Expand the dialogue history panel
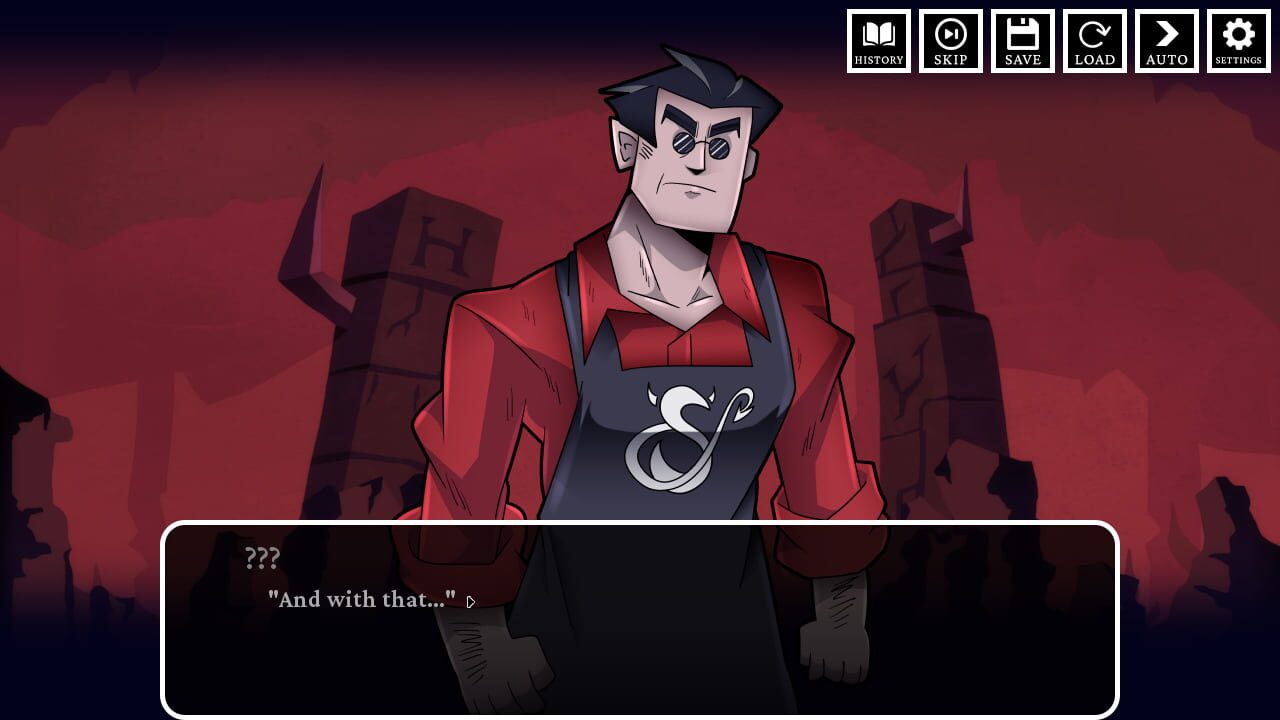The image size is (1280, 720). pyautogui.click(x=879, y=41)
